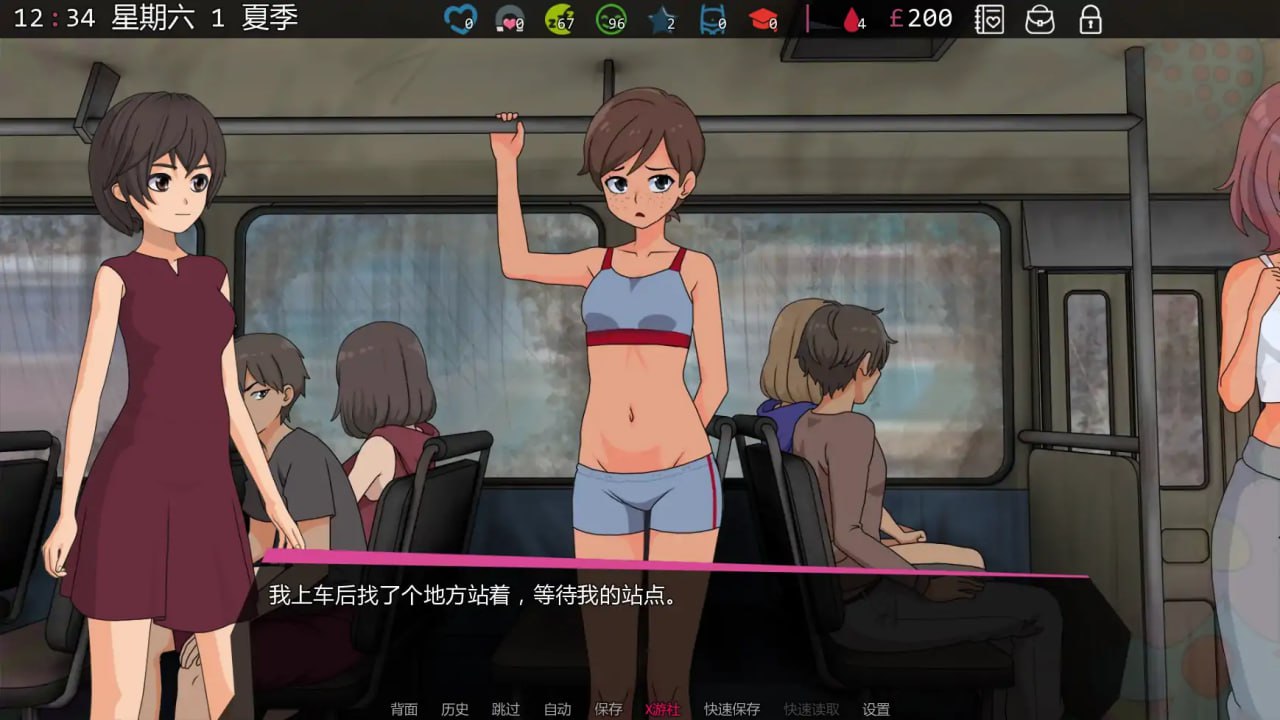Click the £200 money display

(x=923, y=18)
